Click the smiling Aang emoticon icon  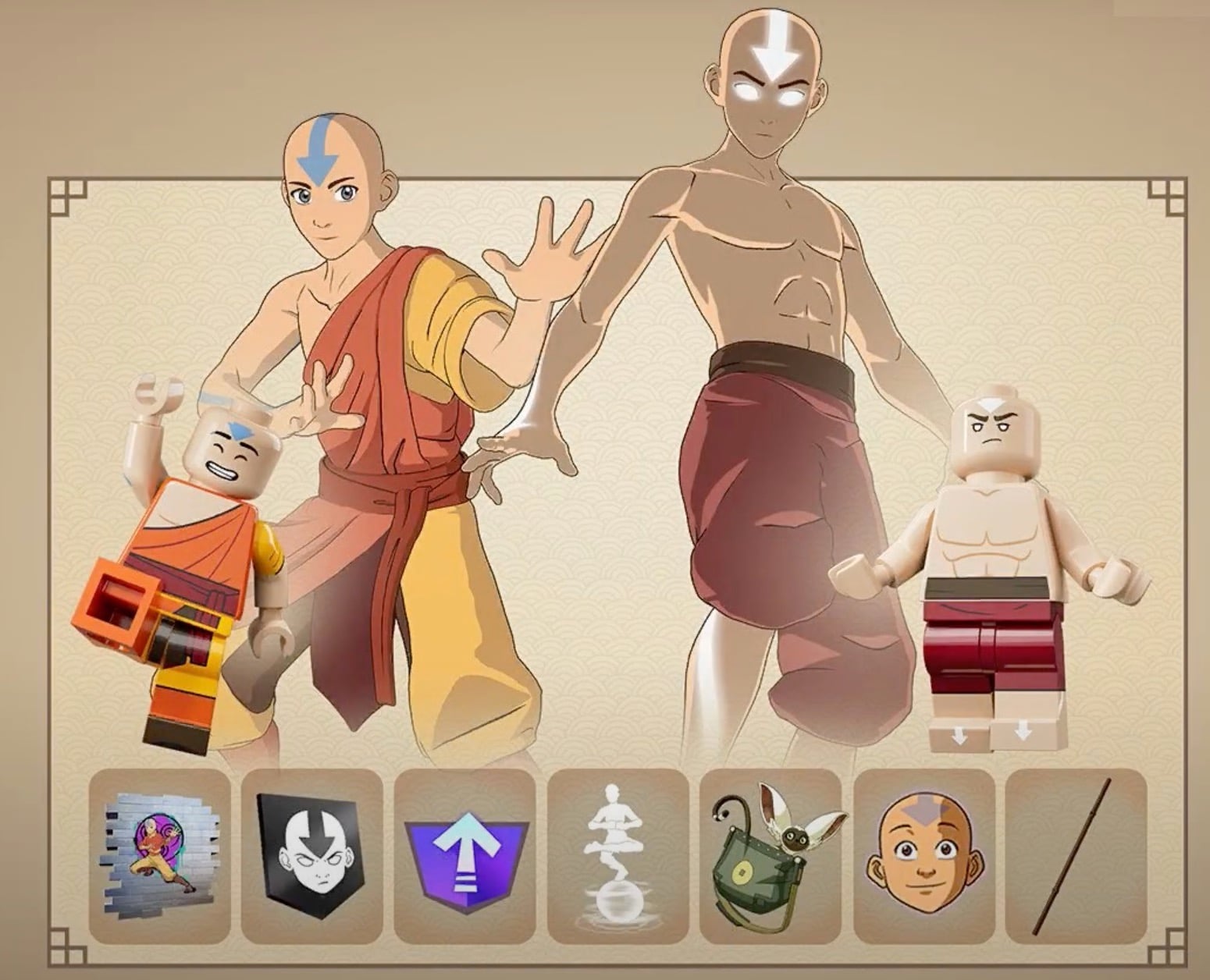920,856
